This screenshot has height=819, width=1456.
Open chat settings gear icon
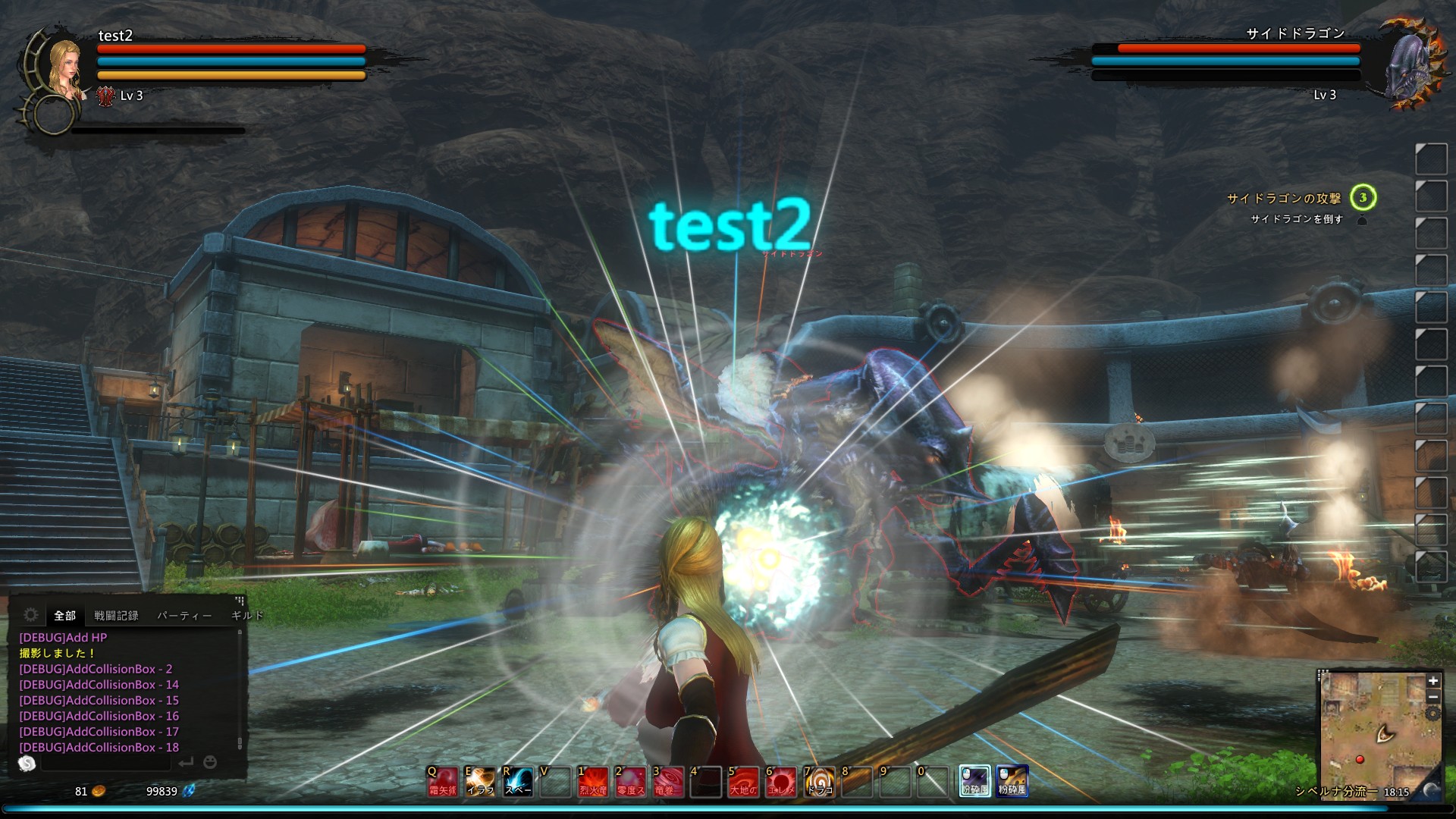click(31, 615)
